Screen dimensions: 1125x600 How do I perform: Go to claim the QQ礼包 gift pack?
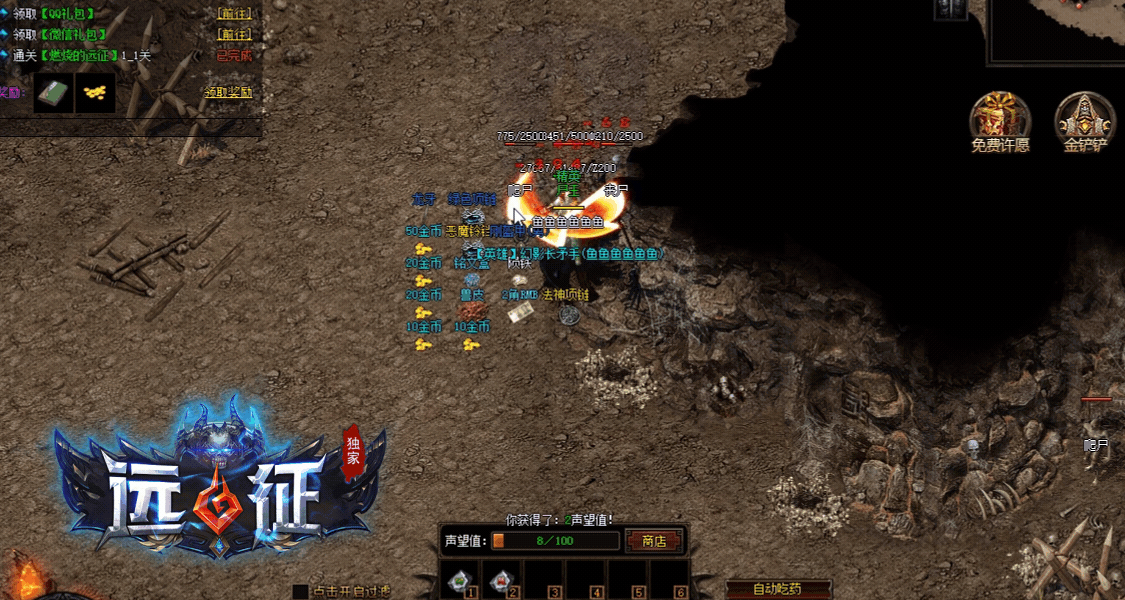tap(234, 14)
